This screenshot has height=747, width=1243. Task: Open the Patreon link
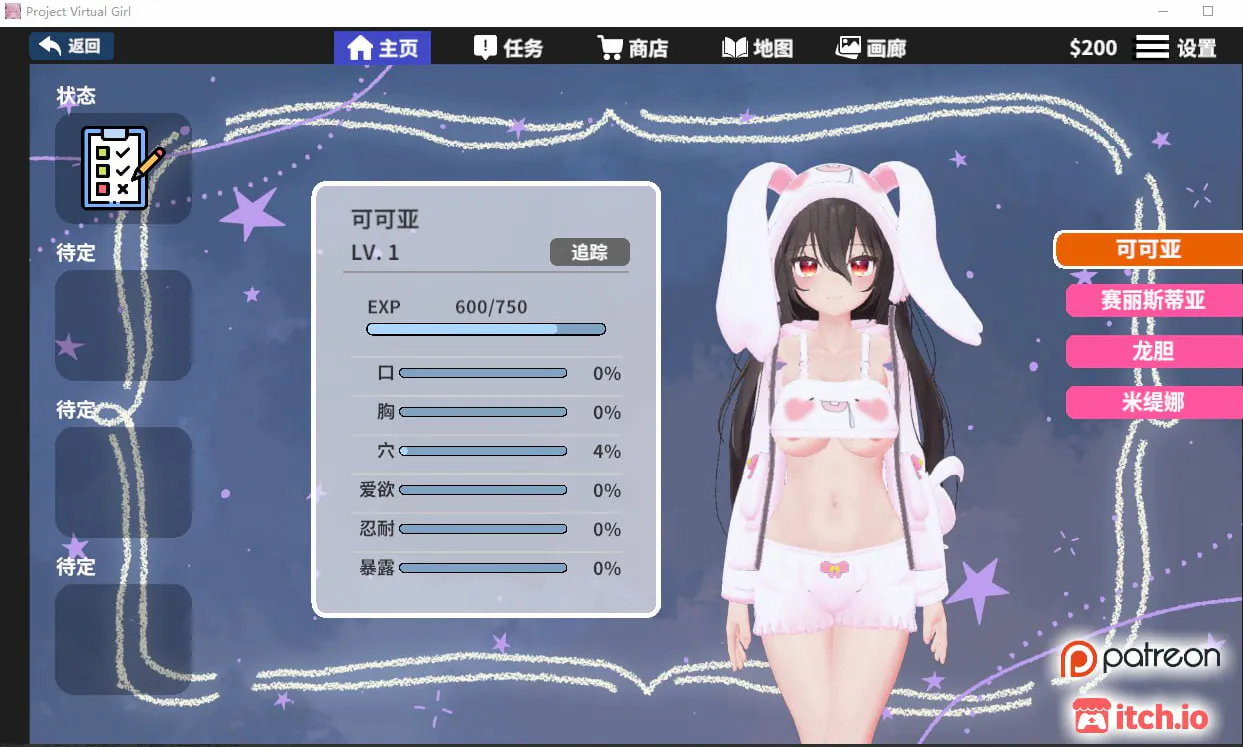click(x=1141, y=659)
